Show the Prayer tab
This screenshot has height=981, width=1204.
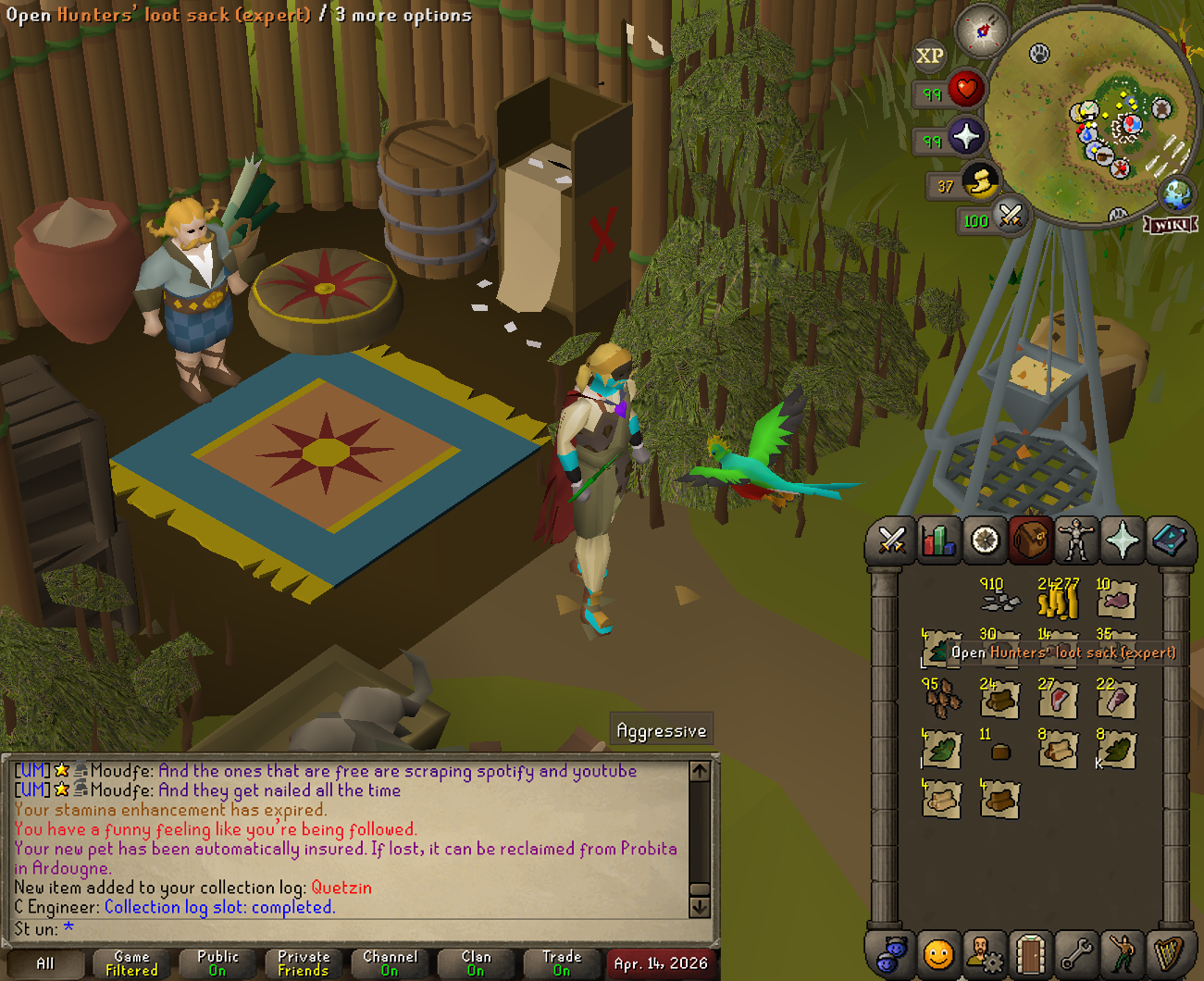coord(1122,540)
